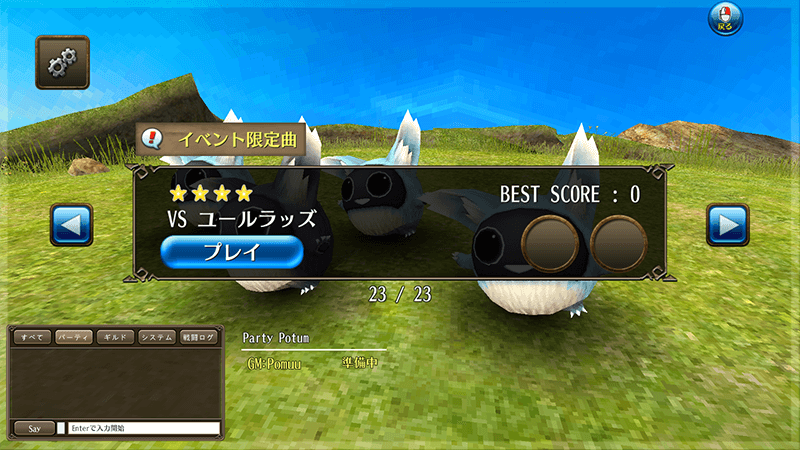Go to the previous song with left arrow
The height and width of the screenshot is (450, 800).
71,225
